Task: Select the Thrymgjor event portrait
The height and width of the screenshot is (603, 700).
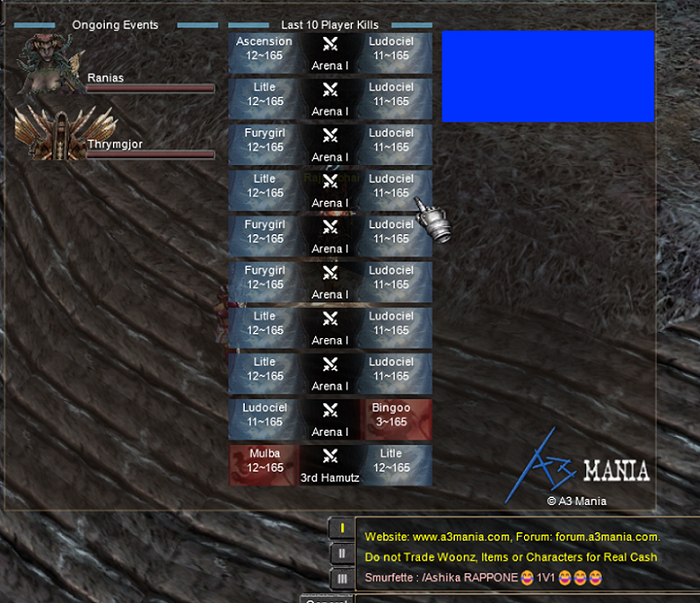Action: point(49,133)
